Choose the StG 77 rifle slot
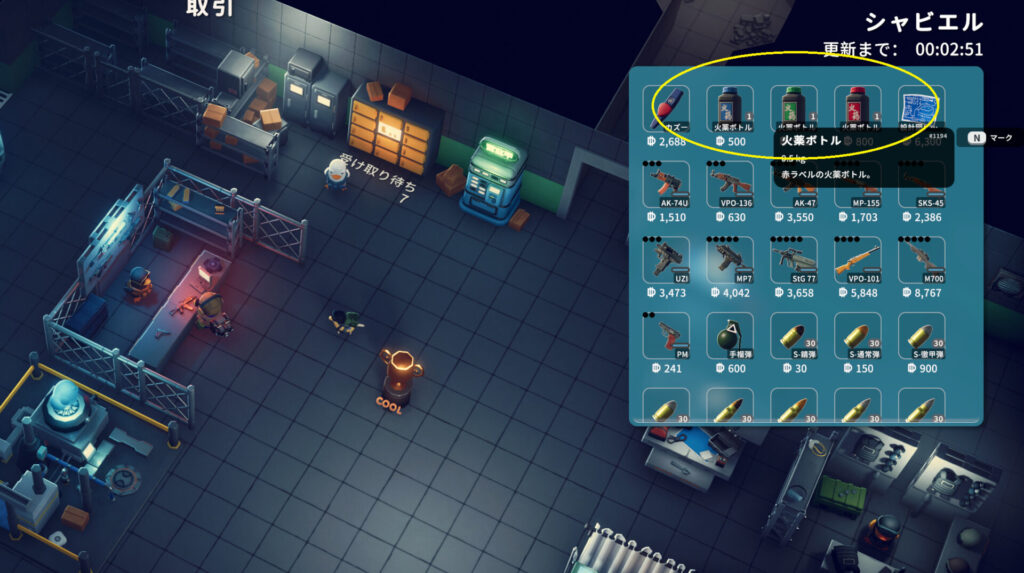 point(794,261)
